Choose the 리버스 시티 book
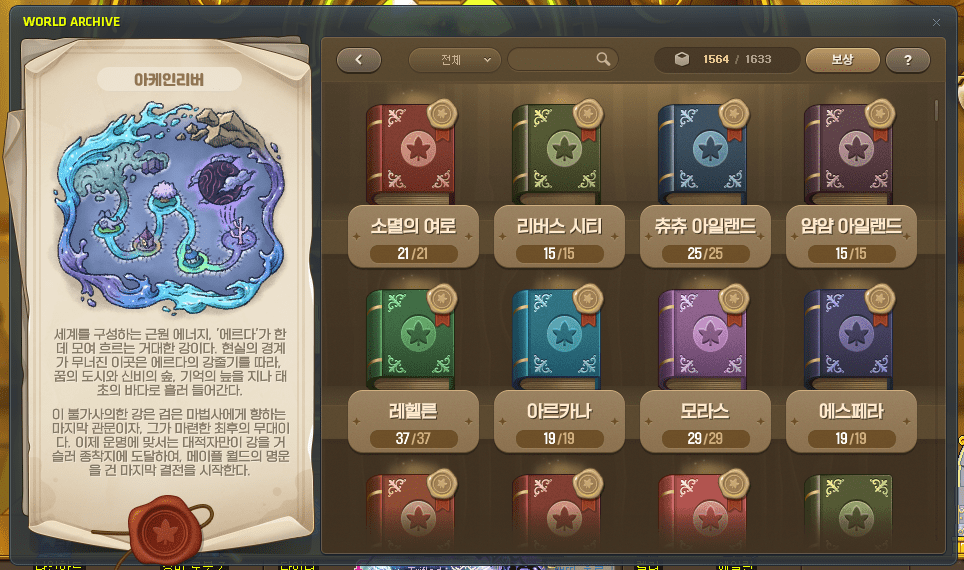The width and height of the screenshot is (964, 570). [557, 154]
